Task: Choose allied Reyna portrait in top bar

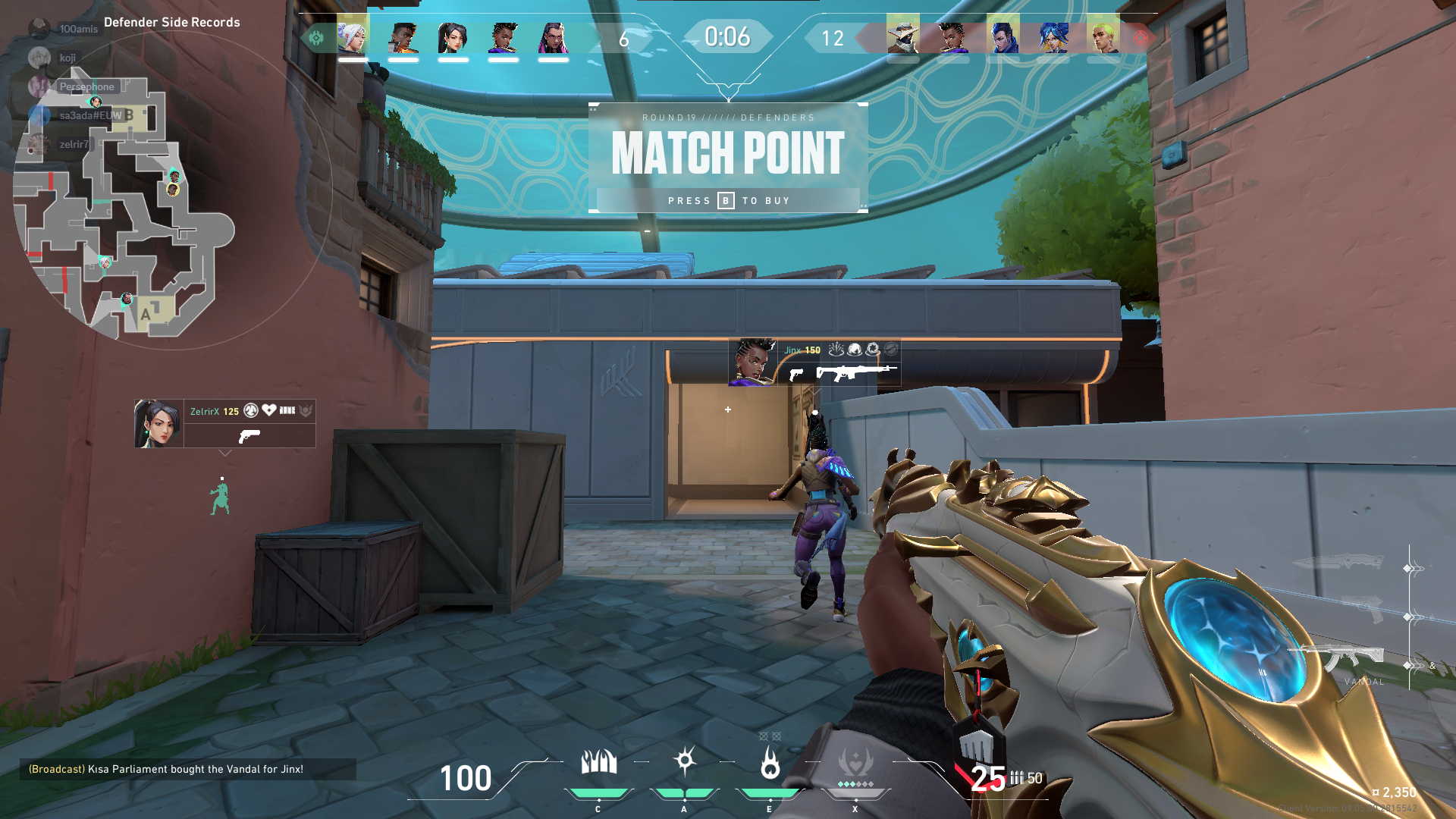Action: (553, 36)
